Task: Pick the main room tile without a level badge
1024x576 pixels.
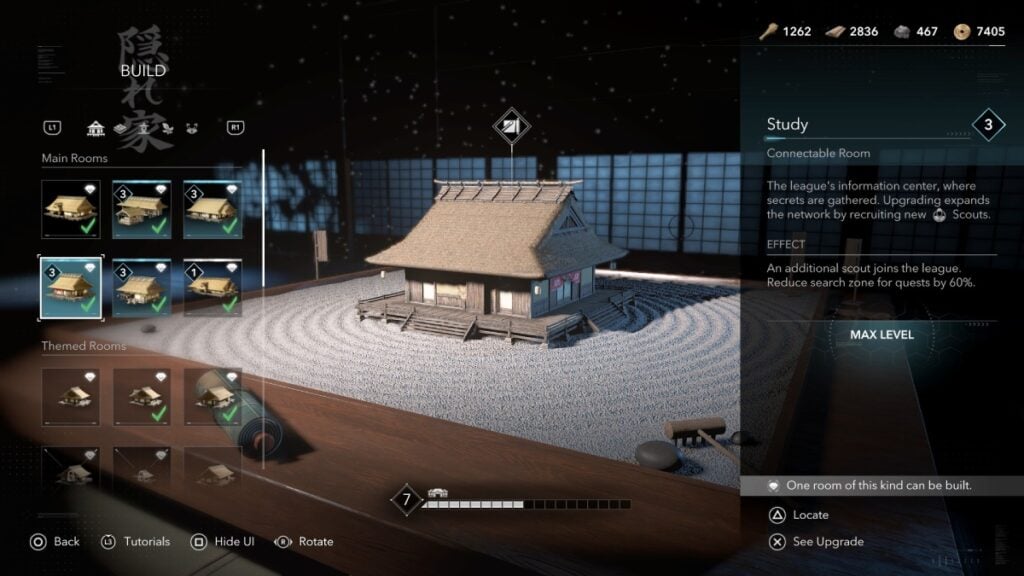Action: (x=70, y=209)
